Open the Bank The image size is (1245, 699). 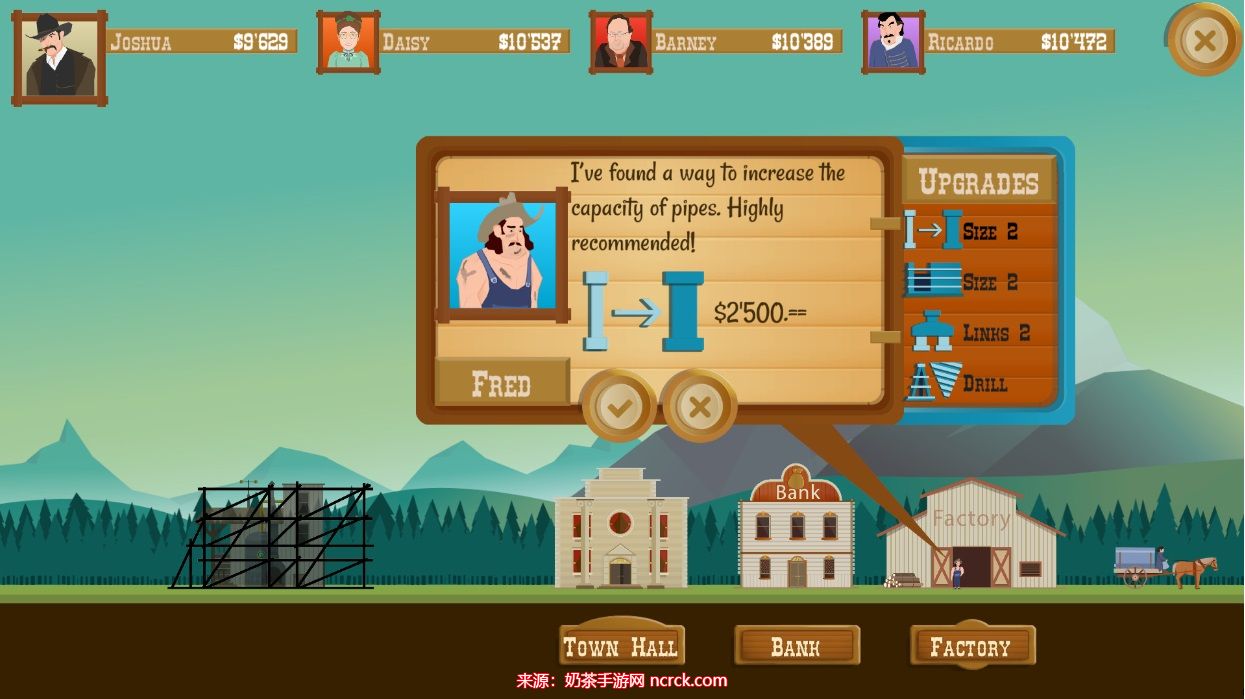point(796,647)
